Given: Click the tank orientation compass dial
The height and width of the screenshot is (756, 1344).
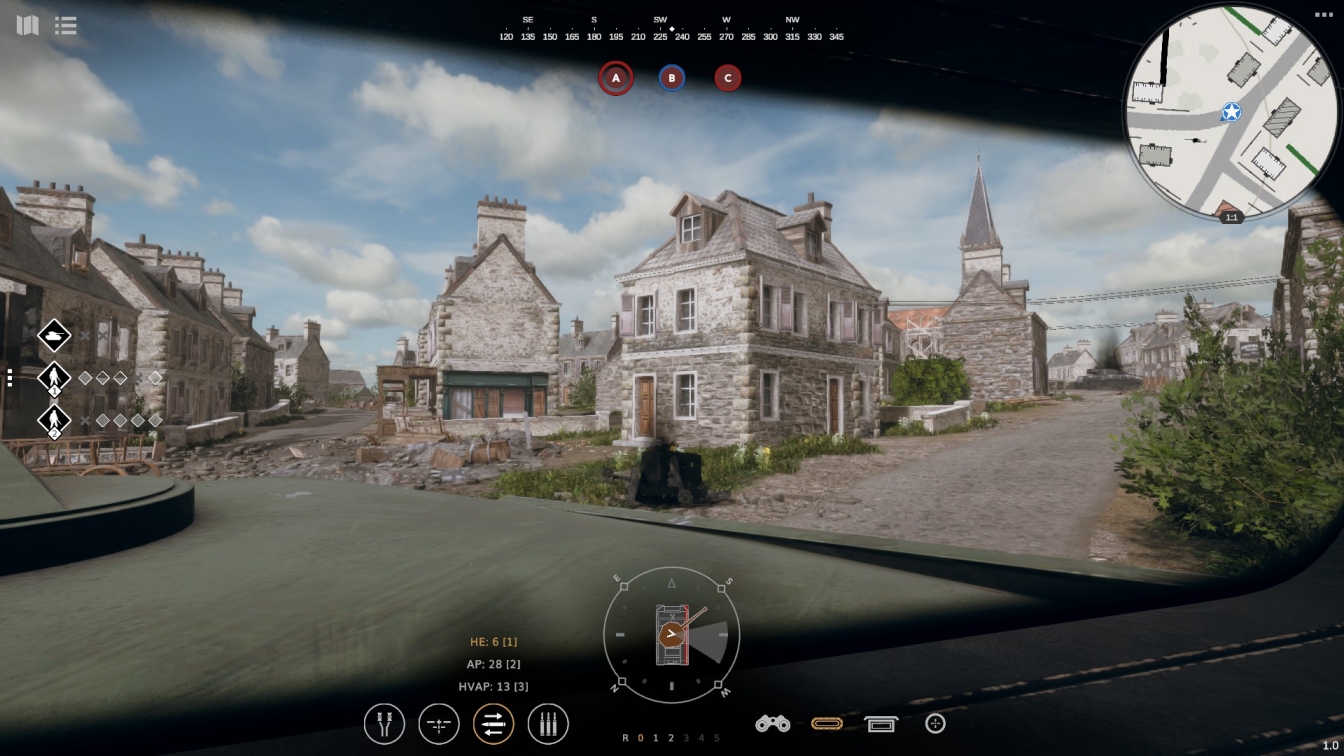Looking at the screenshot, I should (x=671, y=634).
